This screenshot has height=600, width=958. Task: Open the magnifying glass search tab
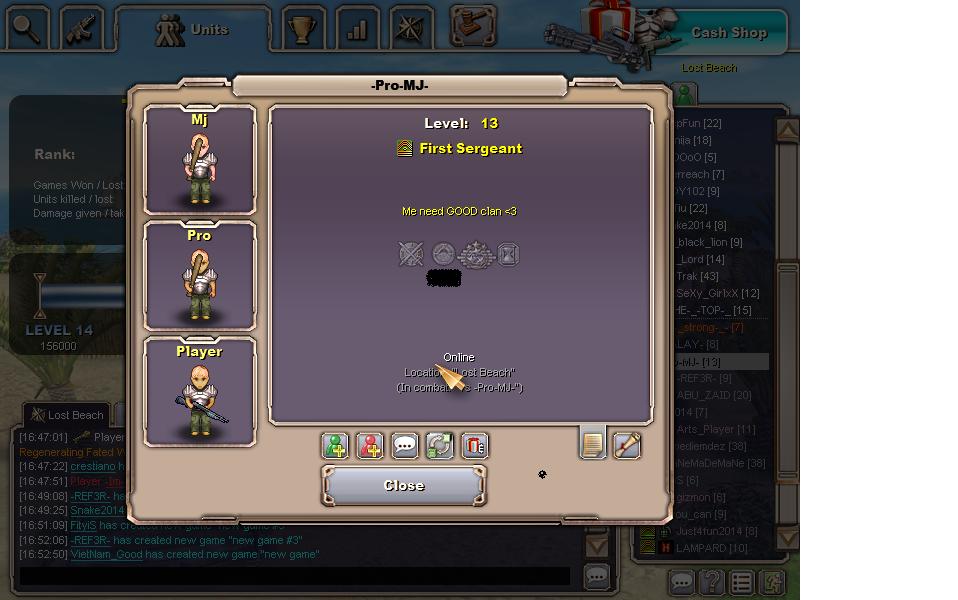point(26,28)
